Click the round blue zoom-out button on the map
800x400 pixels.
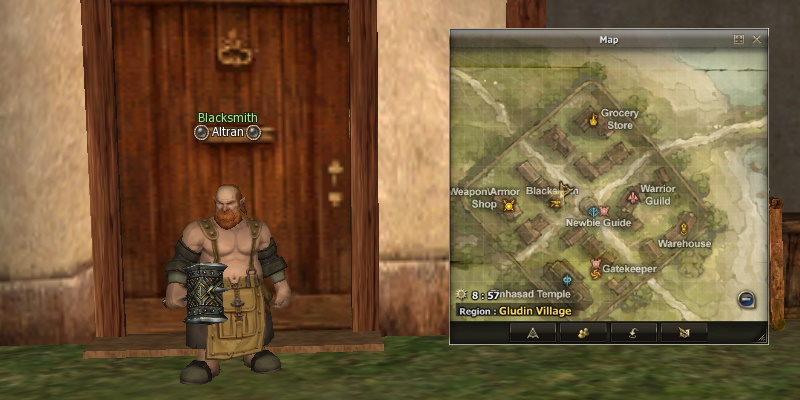tap(746, 299)
